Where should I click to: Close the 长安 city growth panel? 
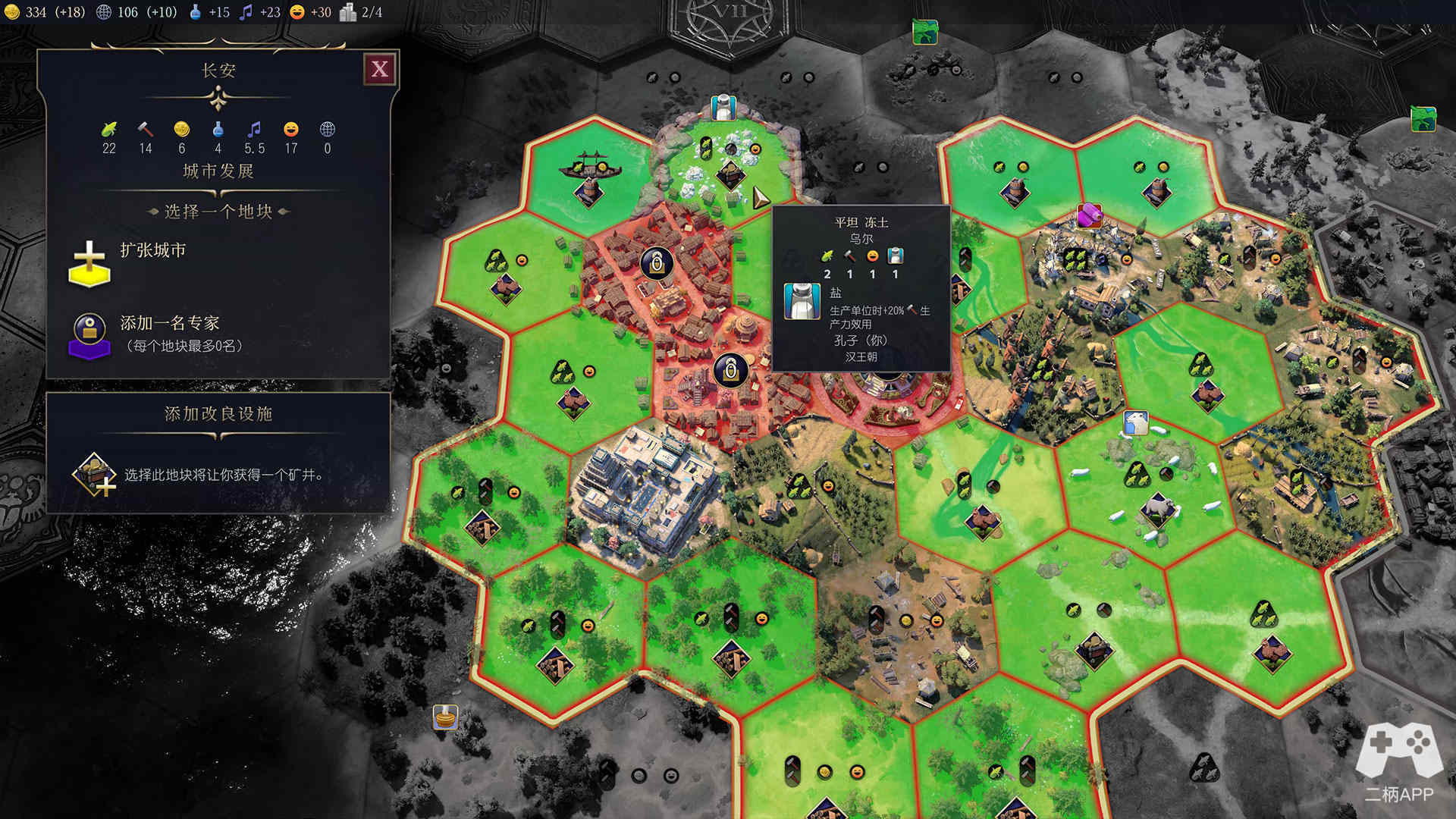(x=380, y=70)
